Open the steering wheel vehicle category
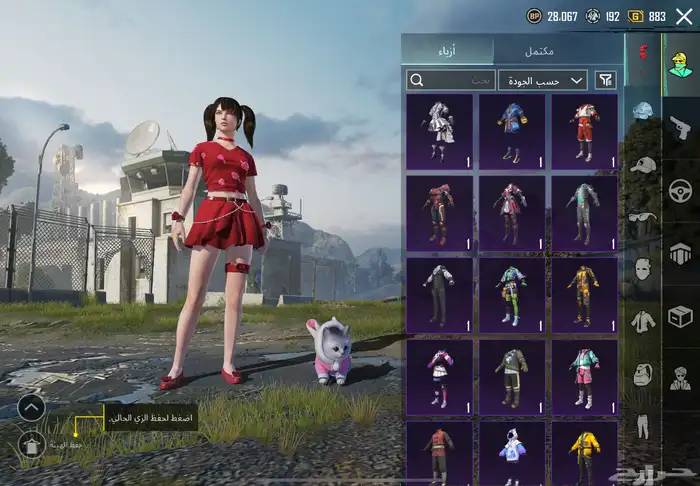The height and width of the screenshot is (486, 700). (681, 190)
